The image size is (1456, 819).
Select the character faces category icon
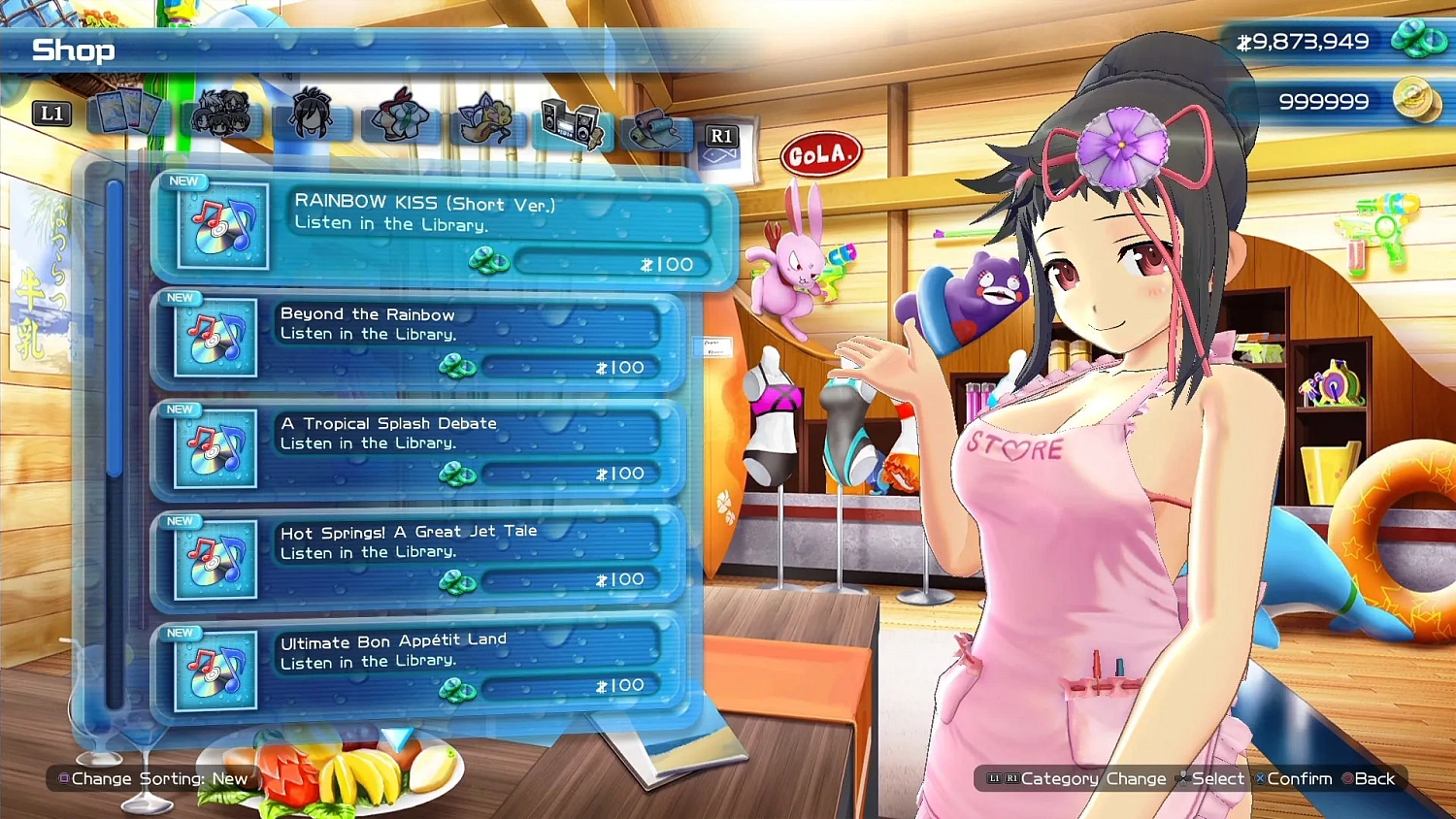(x=221, y=114)
